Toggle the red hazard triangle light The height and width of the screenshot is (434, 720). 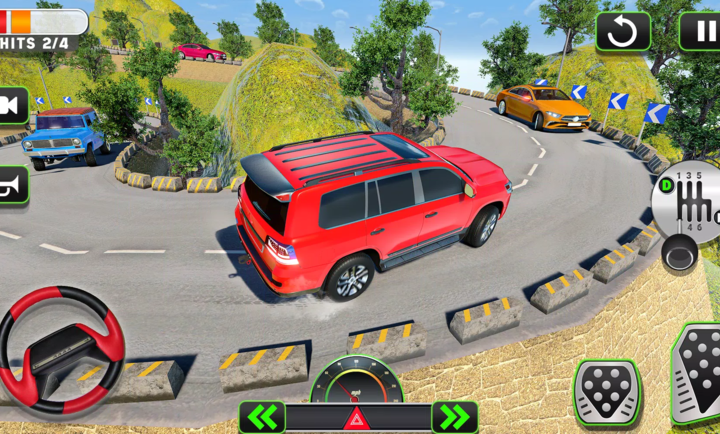point(357,418)
